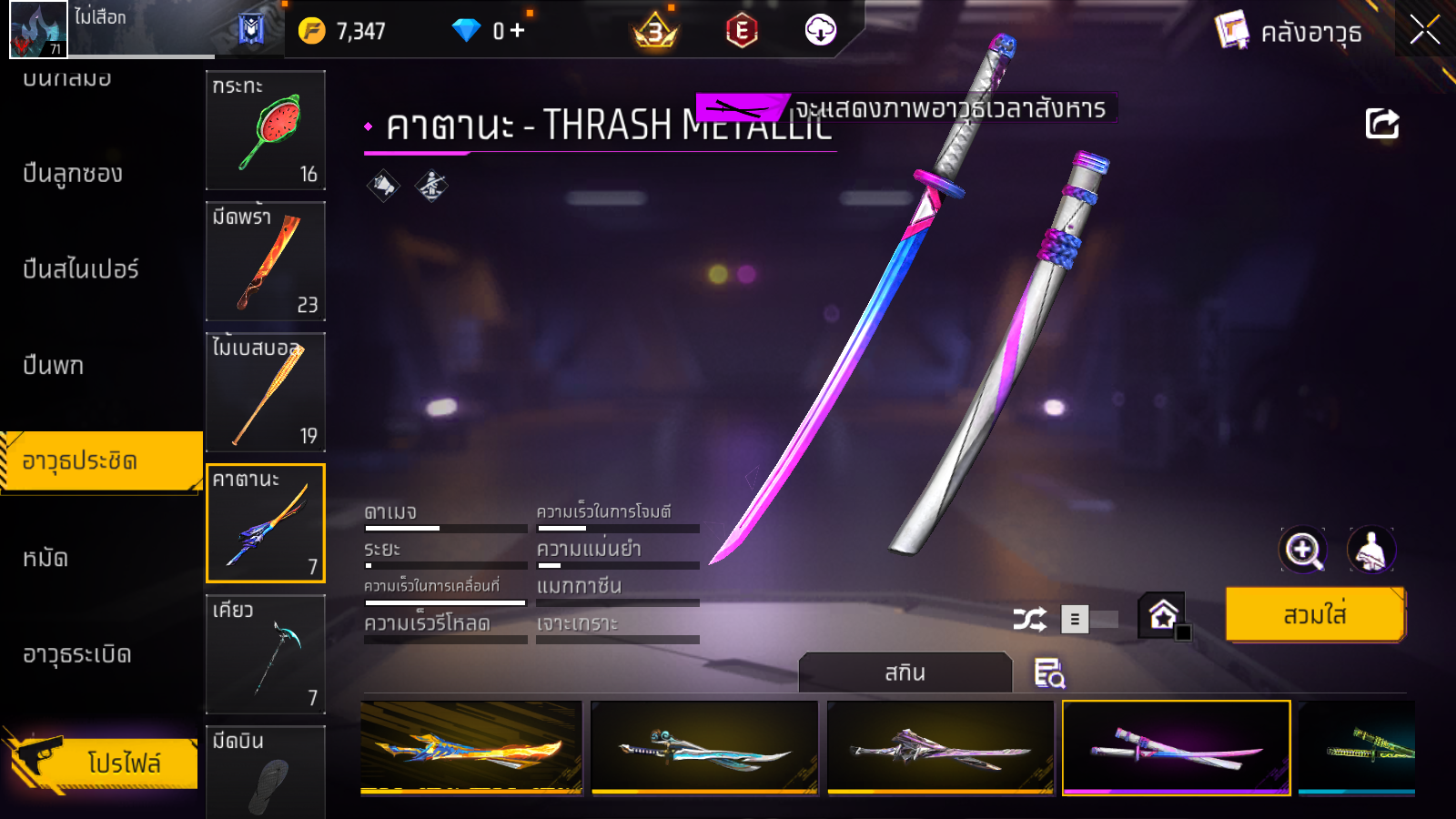This screenshot has height=819, width=1456.
Task: Show the อาวุธระเบิด category
Action: pos(77,654)
